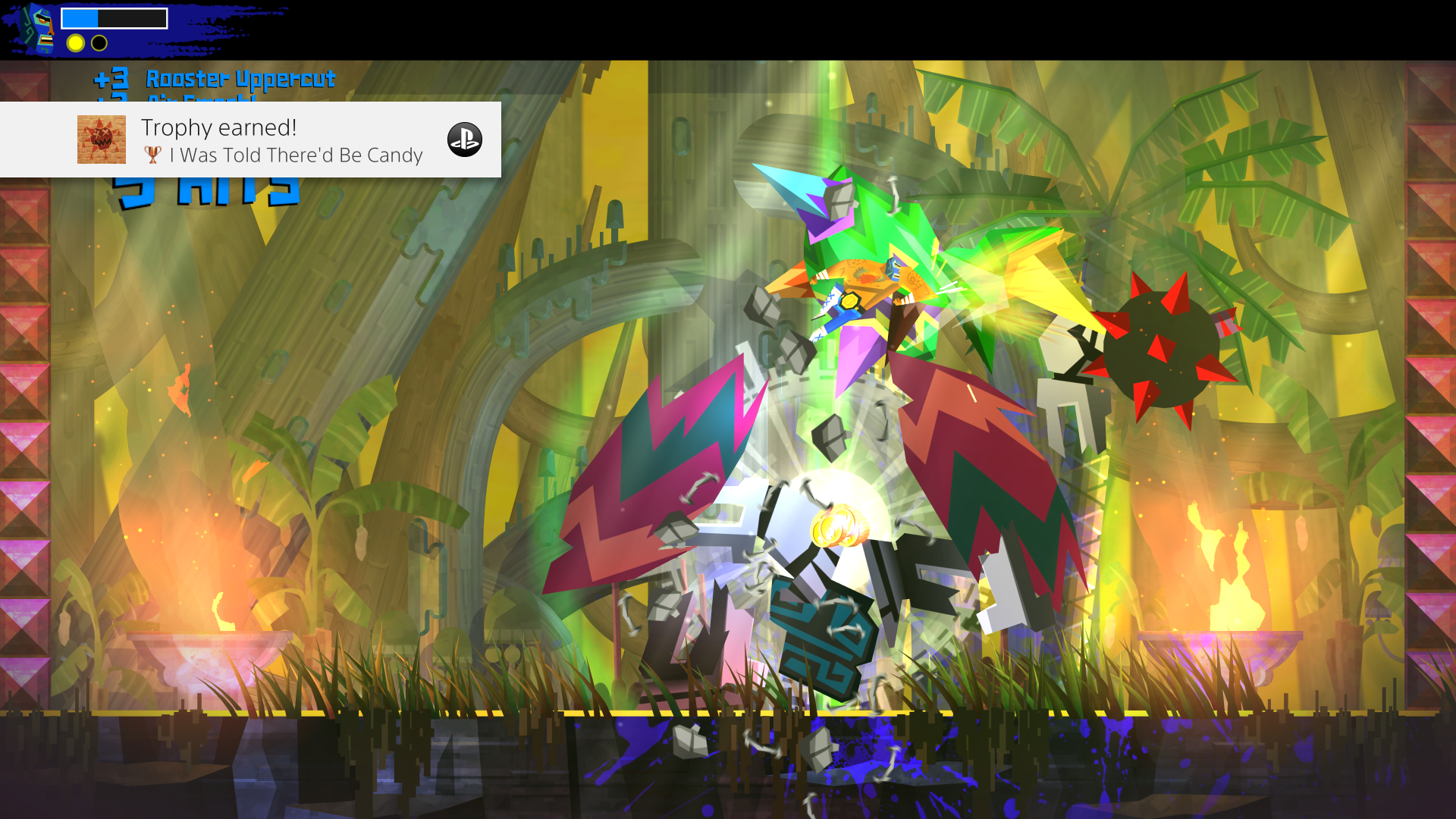Toggle the yellow stamina indicator under the health bar
1456x819 pixels.
74,43
